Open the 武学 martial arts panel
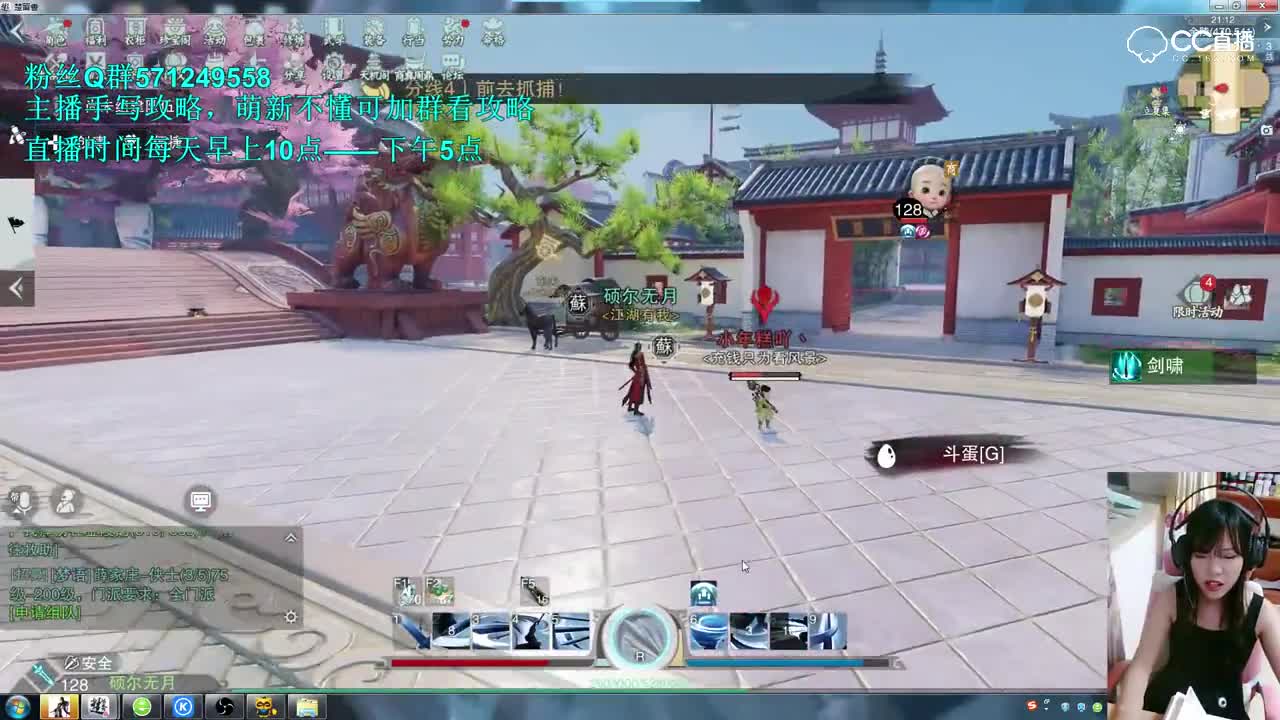The width and height of the screenshot is (1280, 720). click(331, 32)
